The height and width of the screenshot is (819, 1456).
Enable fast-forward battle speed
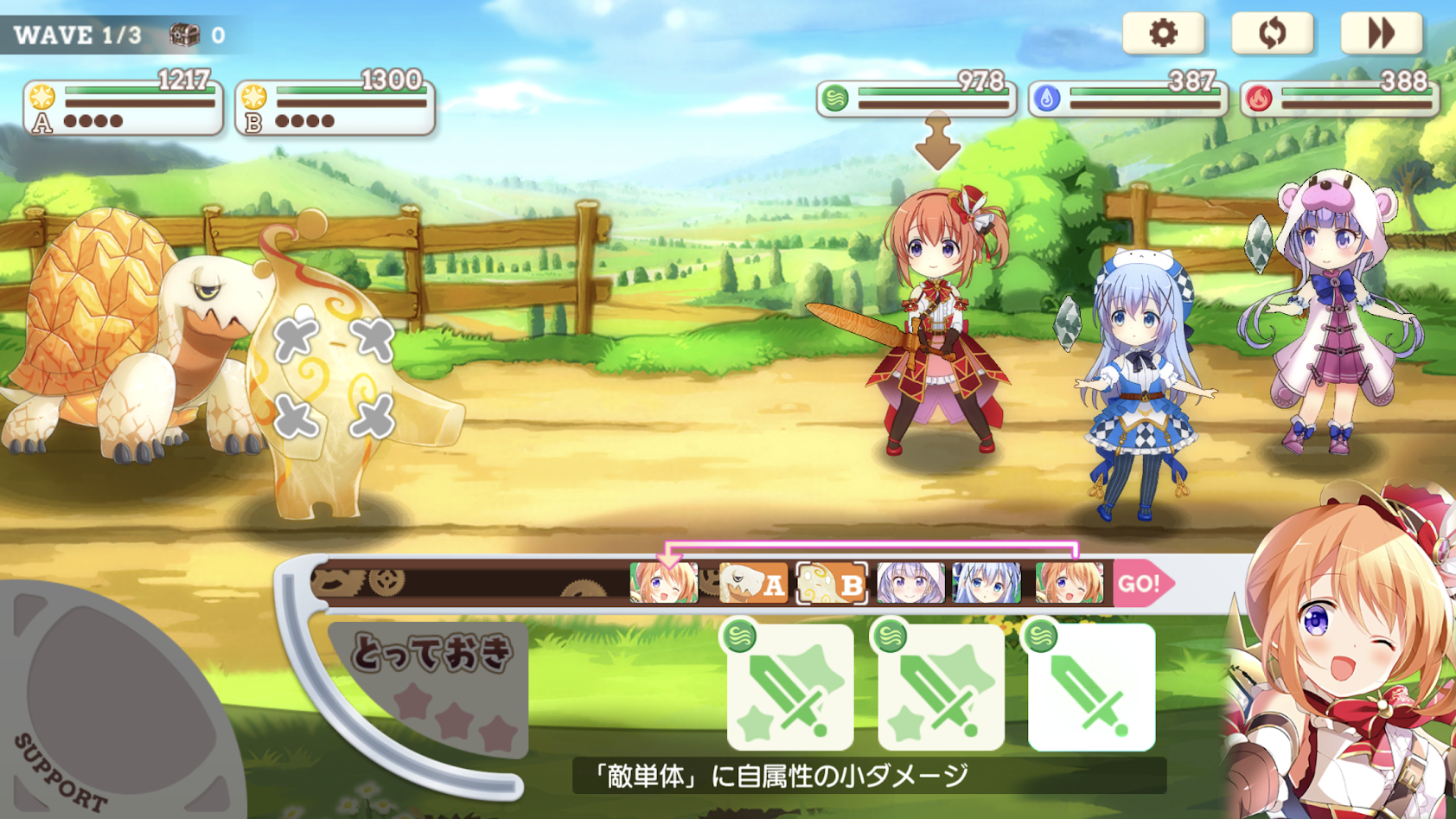[x=1382, y=34]
